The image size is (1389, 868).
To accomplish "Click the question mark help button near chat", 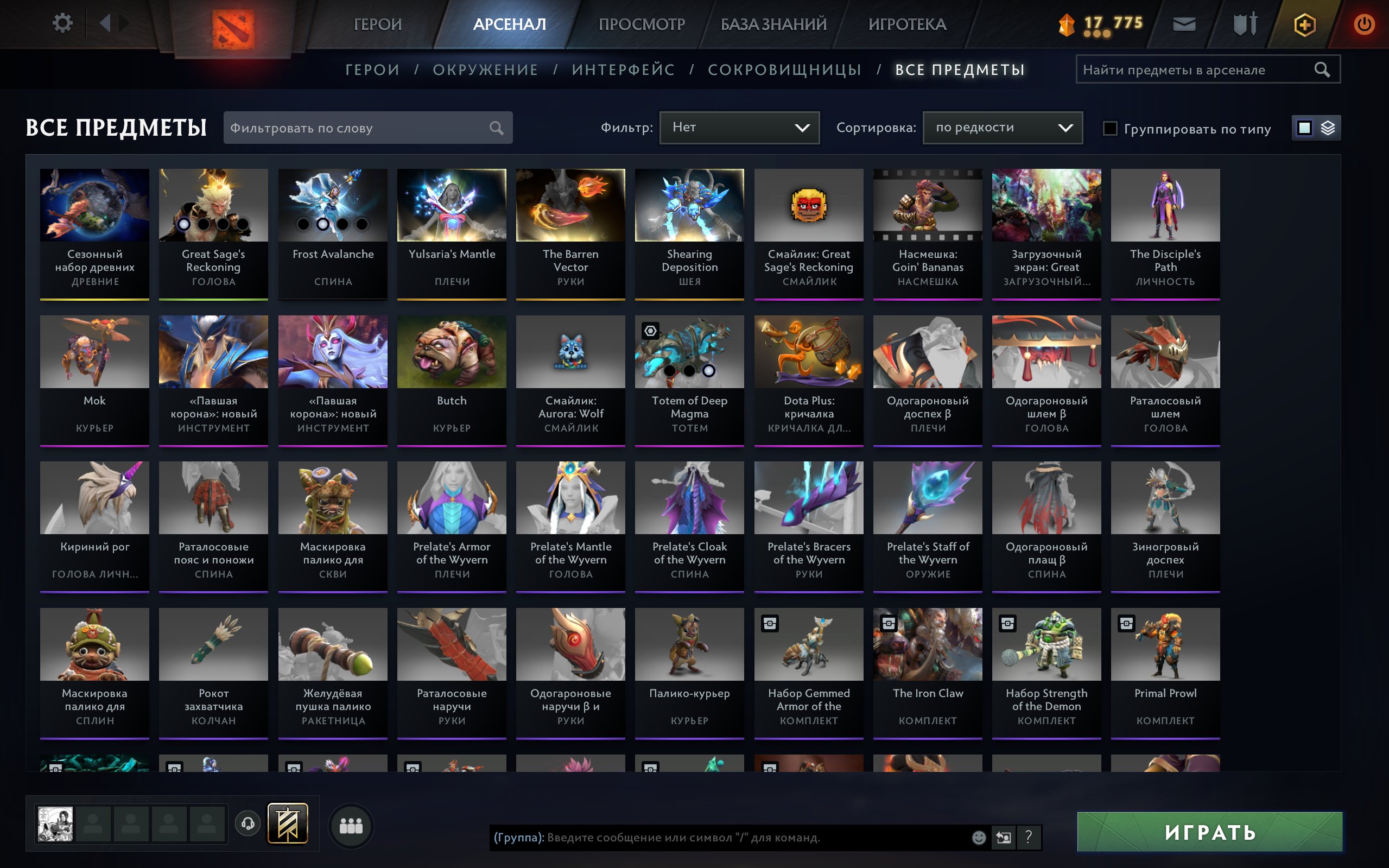I will click(x=1028, y=837).
